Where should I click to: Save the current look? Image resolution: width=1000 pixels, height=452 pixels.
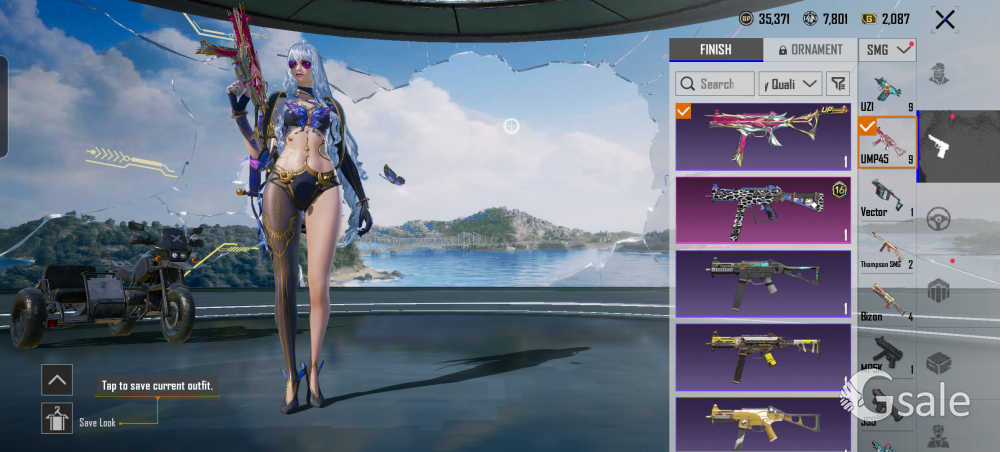pyautogui.click(x=57, y=418)
